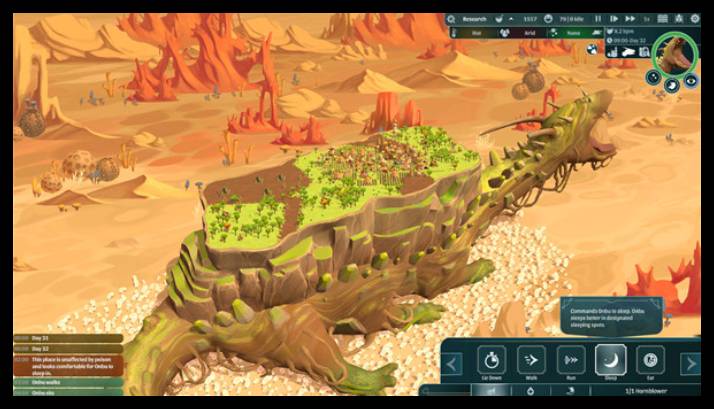Select the Sleep command

(611, 360)
